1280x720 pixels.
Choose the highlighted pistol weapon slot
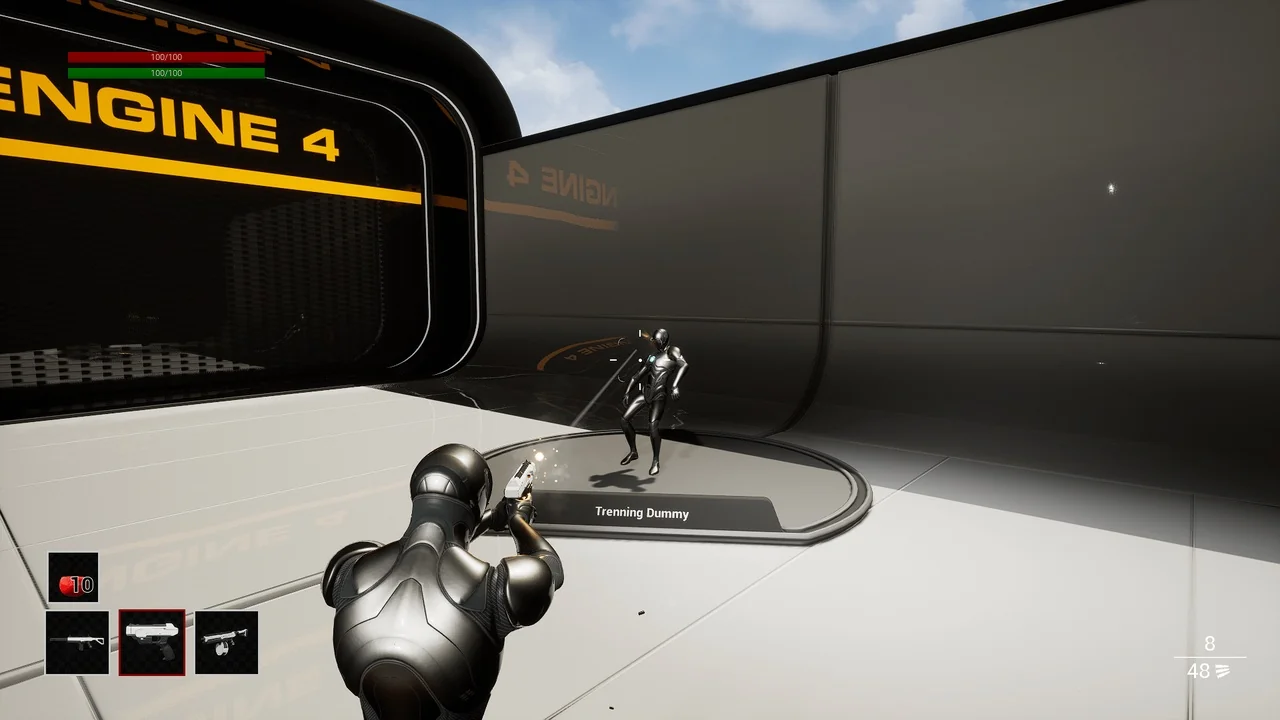click(152, 642)
